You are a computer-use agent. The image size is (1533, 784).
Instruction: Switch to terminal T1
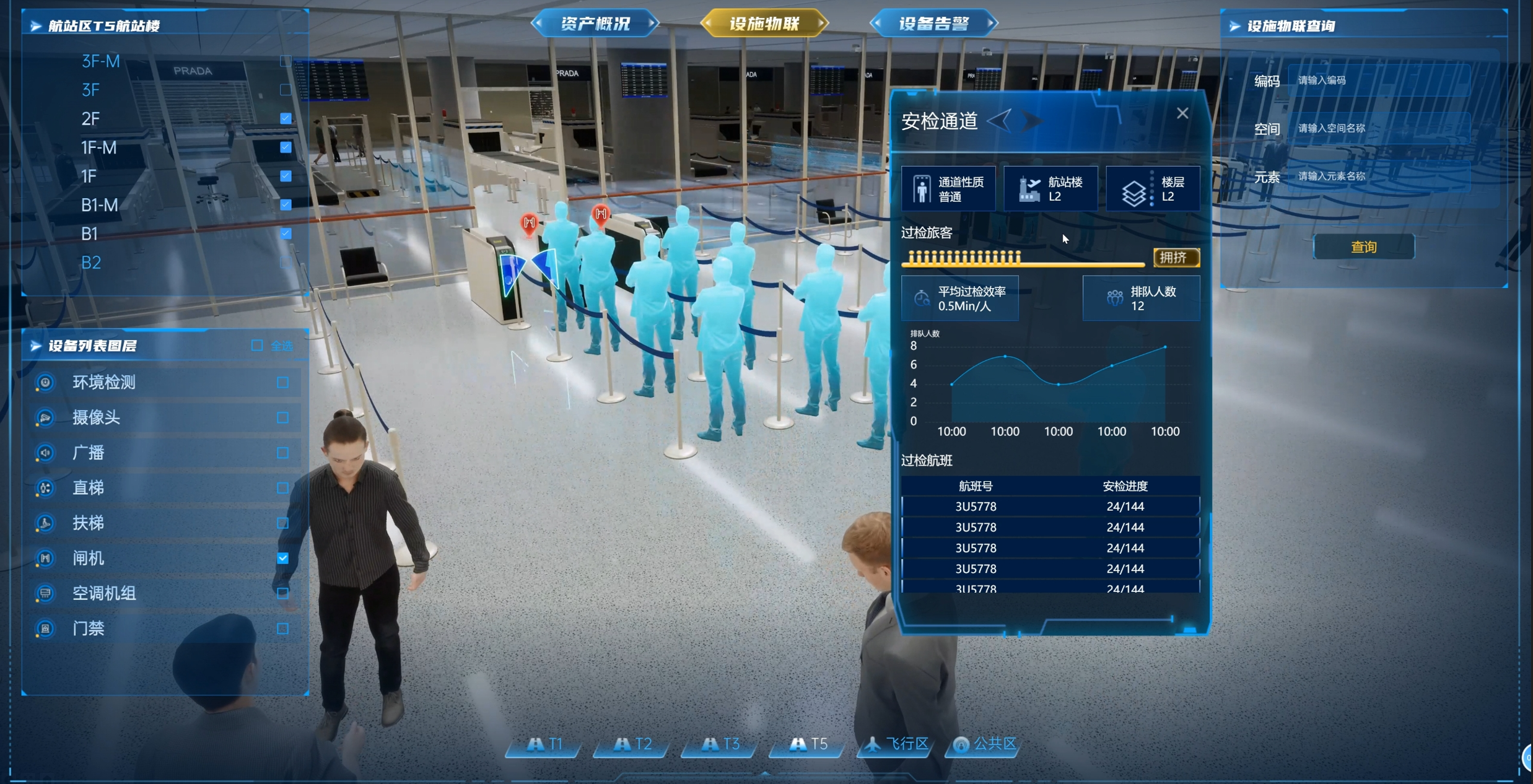coord(544,744)
